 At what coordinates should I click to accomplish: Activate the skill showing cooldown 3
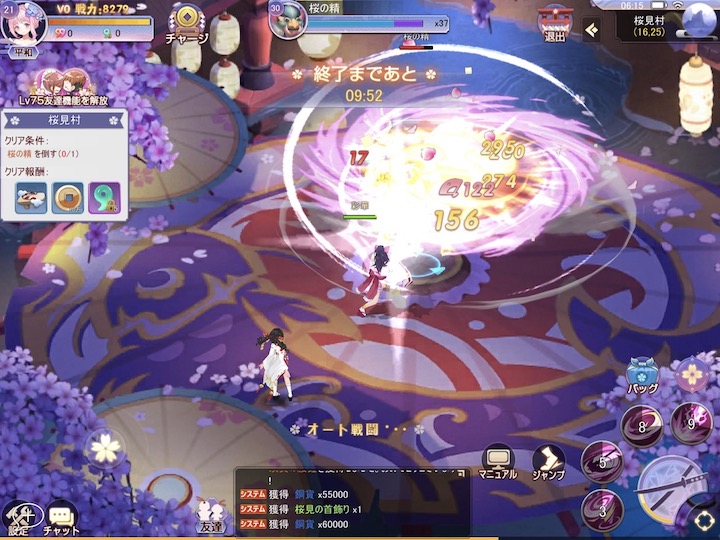pyautogui.click(x=603, y=510)
